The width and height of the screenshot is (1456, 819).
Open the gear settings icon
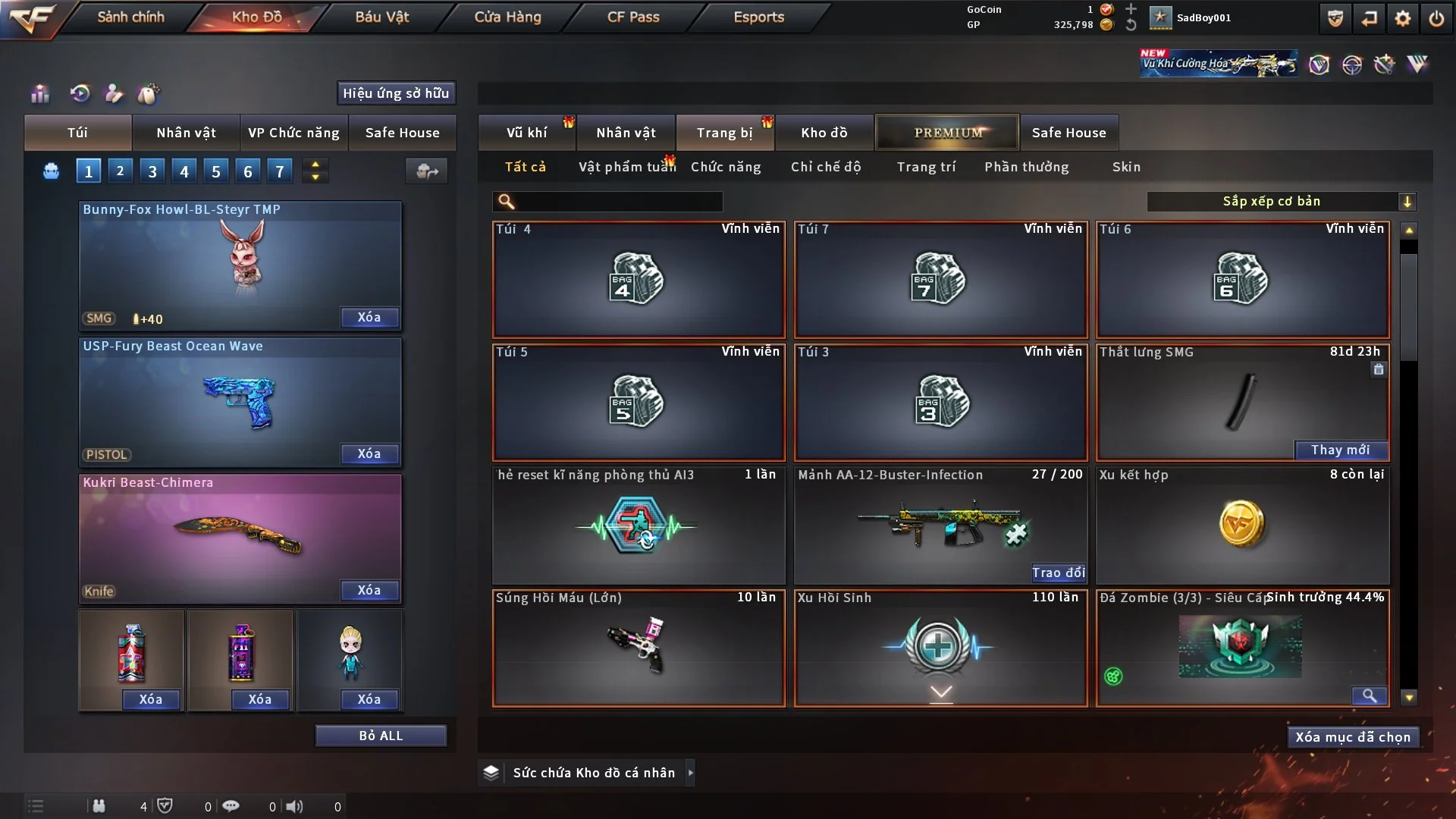pos(1403,18)
